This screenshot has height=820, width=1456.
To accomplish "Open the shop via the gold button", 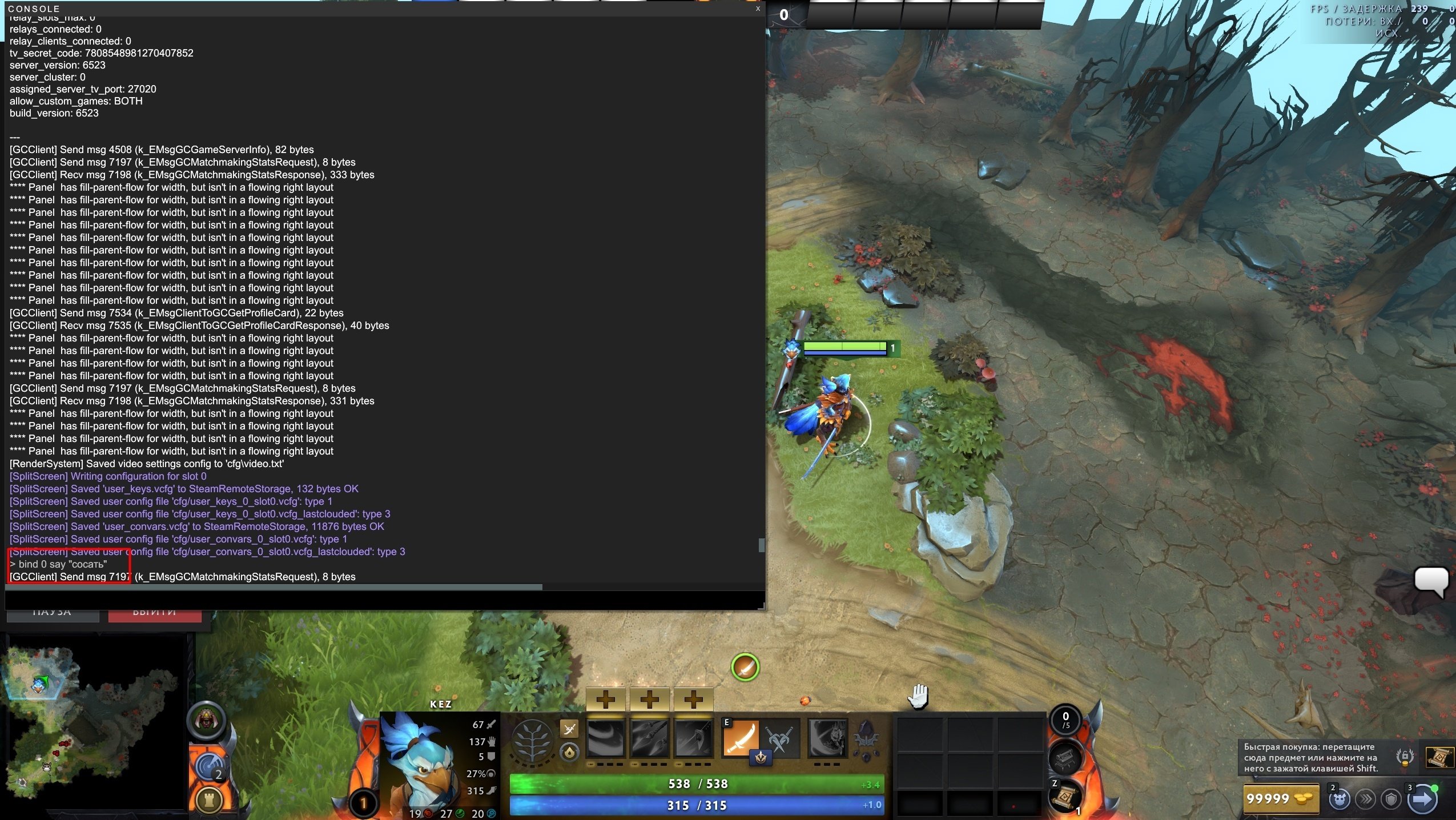I will pos(1280,799).
